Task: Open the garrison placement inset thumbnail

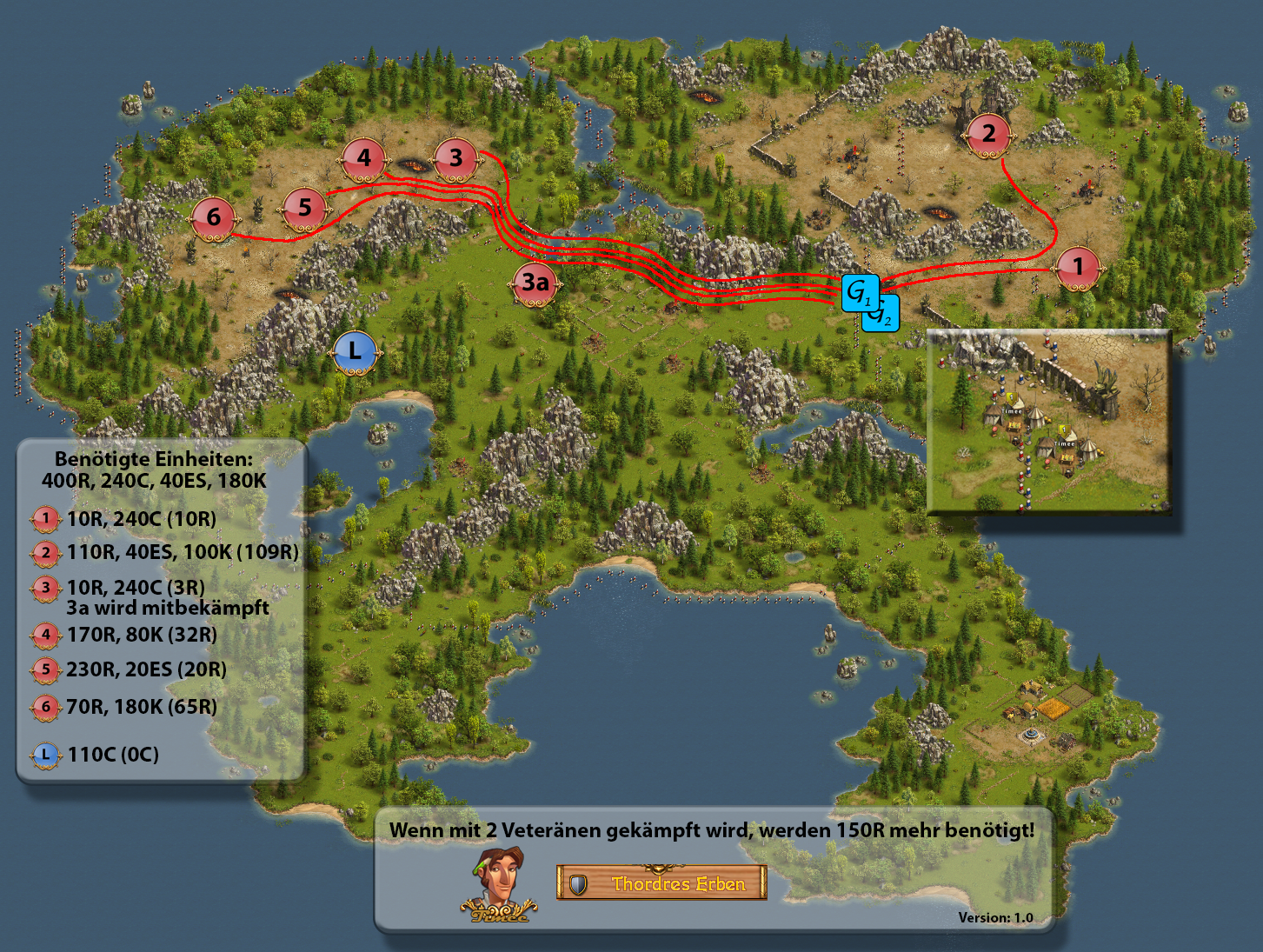Action: tap(1049, 422)
